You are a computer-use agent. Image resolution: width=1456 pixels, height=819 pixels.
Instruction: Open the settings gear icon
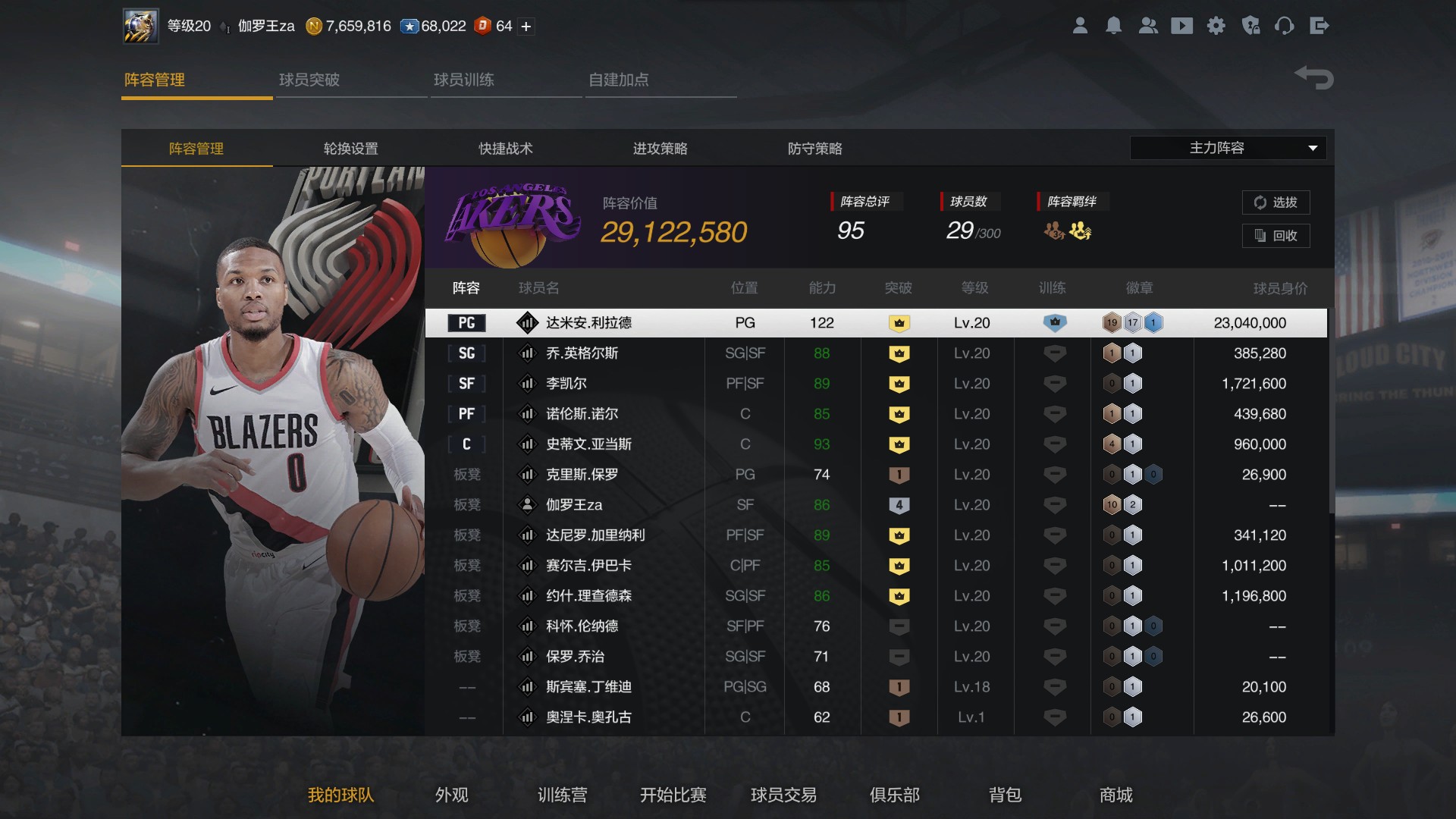(x=1216, y=25)
